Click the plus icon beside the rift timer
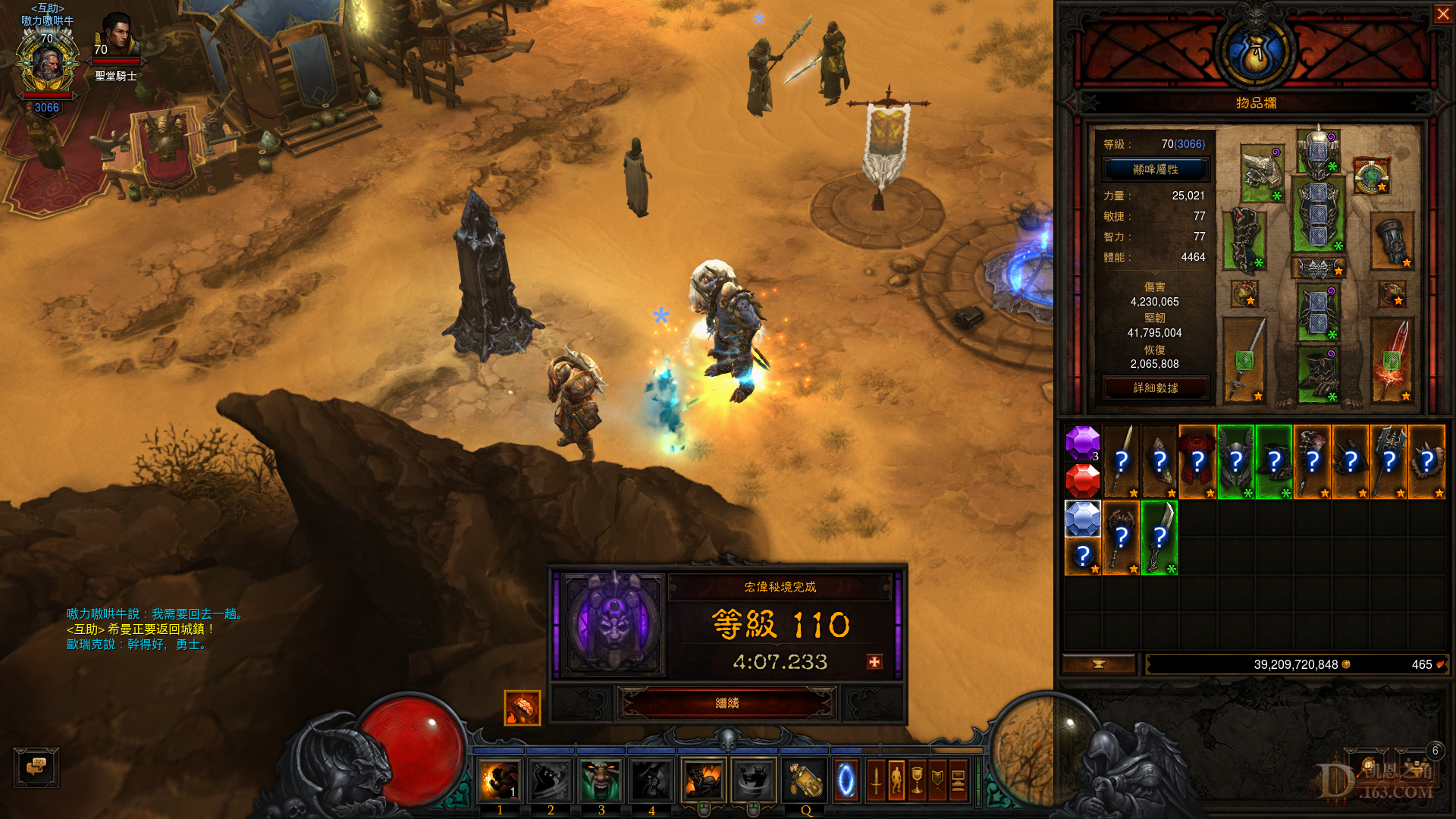Viewport: 1456px width, 819px height. [872, 661]
